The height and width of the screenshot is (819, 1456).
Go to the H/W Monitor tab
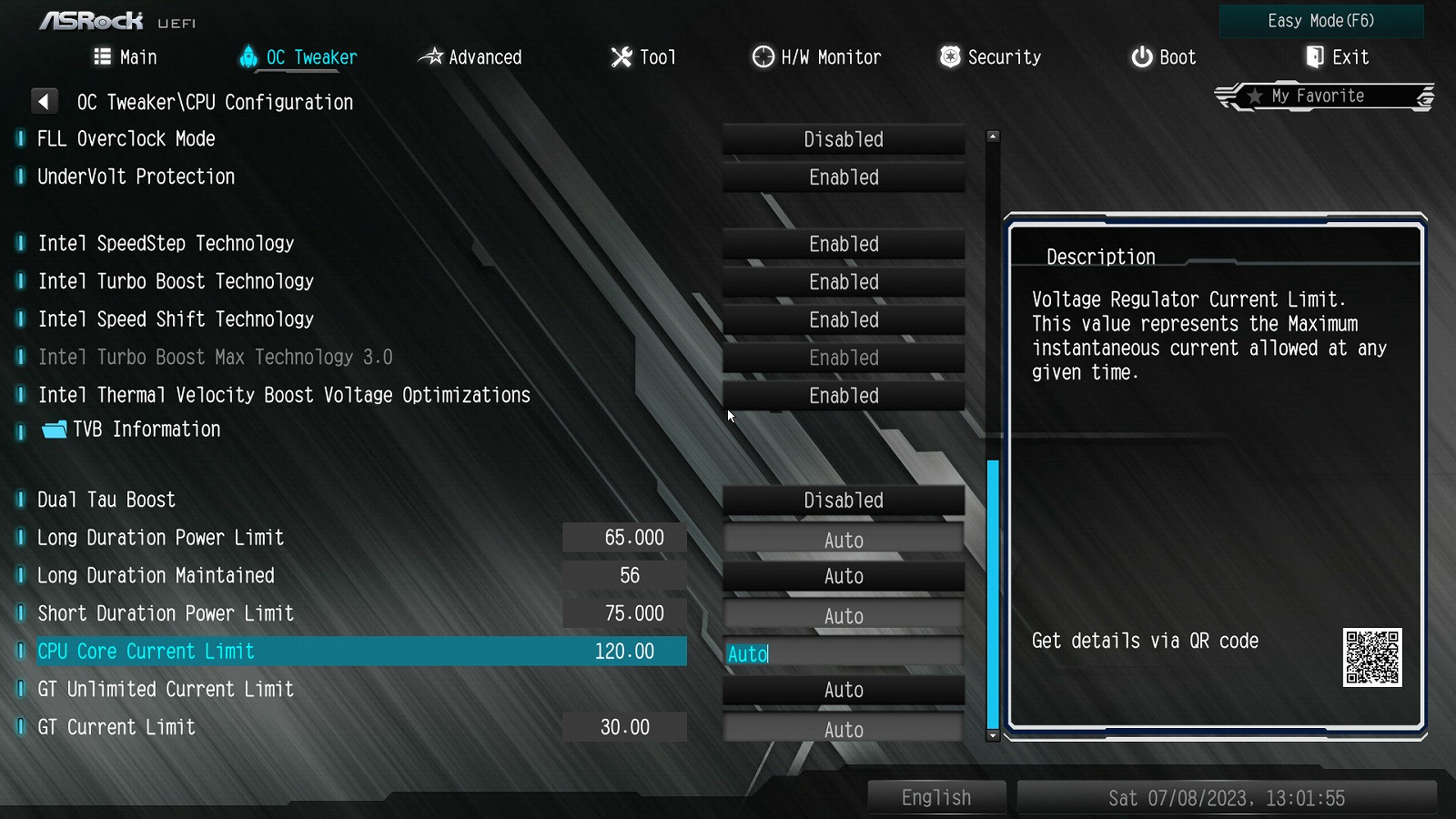(x=816, y=57)
